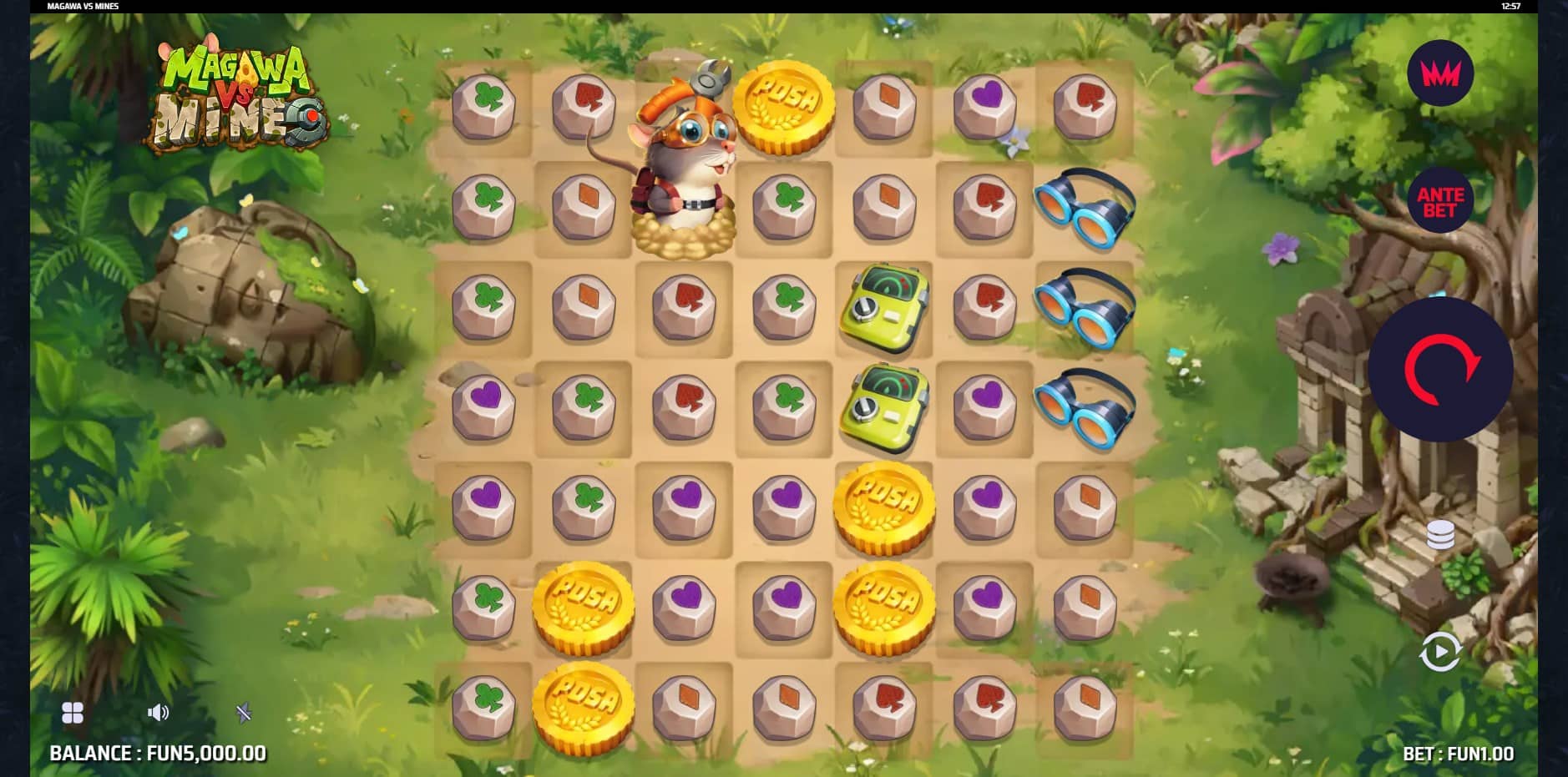Start autoplay spins
1568x777 pixels.
pyautogui.click(x=1440, y=652)
